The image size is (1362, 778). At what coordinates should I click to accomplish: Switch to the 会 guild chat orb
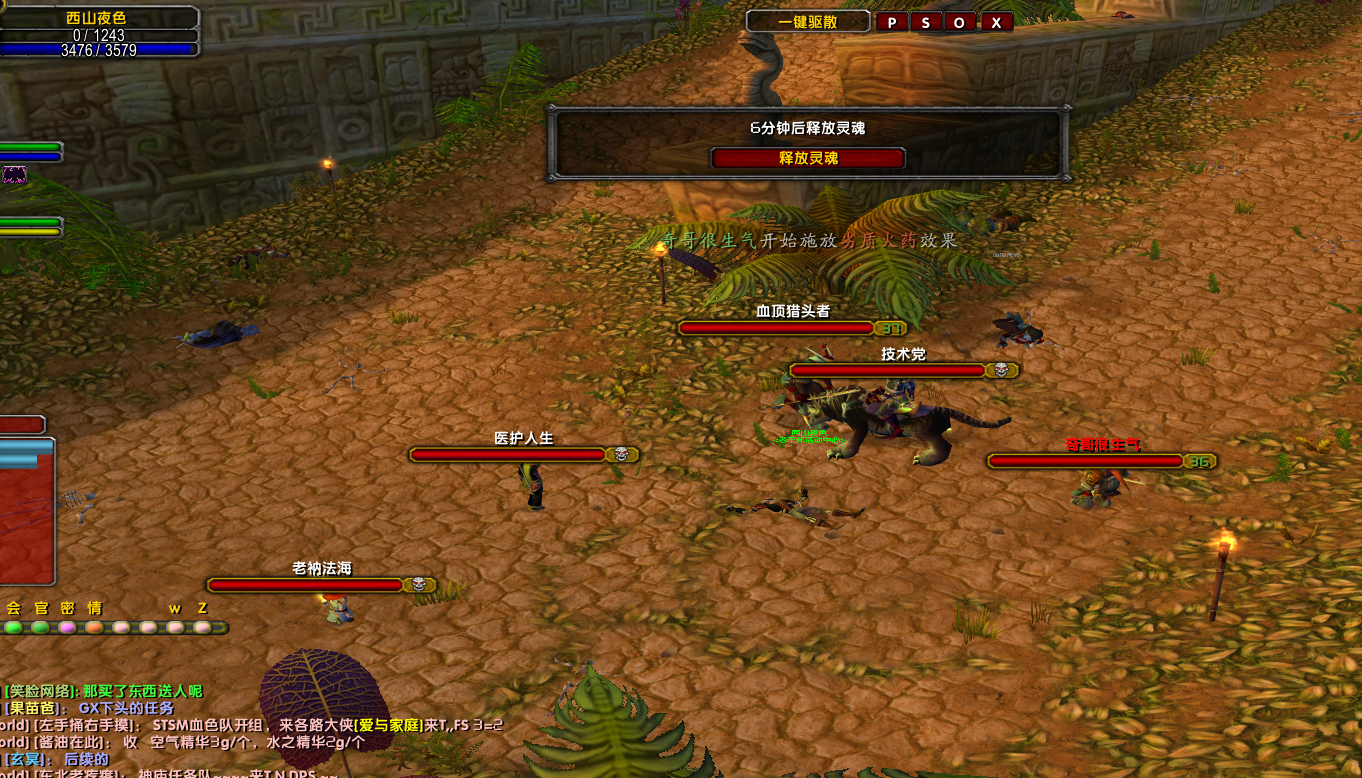point(13,628)
